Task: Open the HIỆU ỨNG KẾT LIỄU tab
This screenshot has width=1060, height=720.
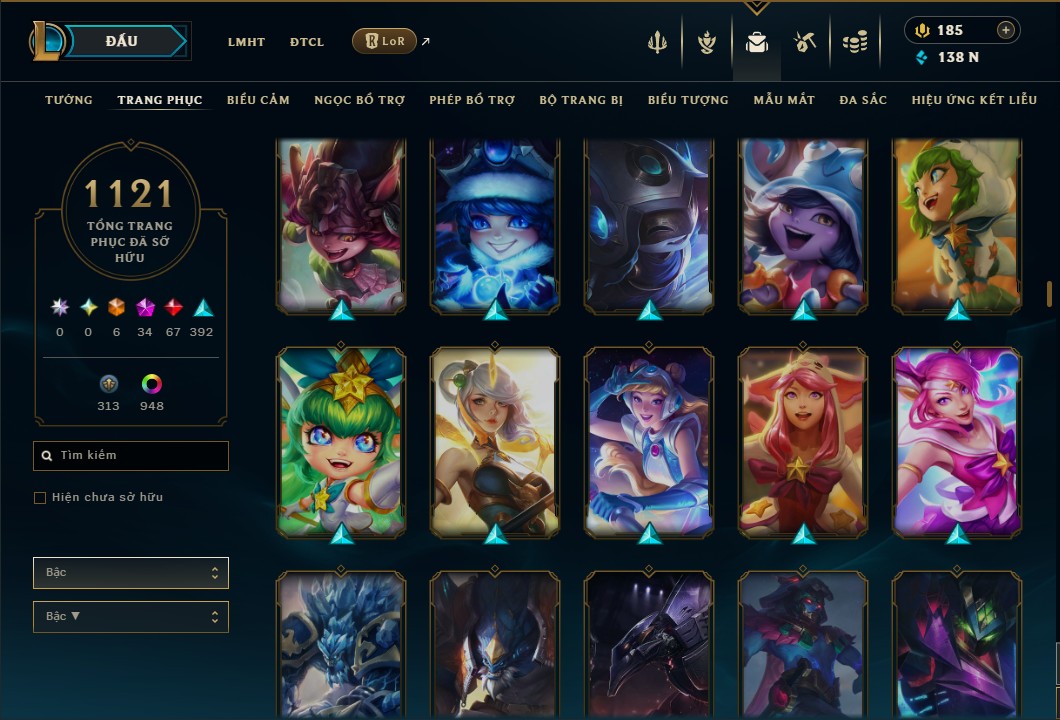Action: [974, 100]
